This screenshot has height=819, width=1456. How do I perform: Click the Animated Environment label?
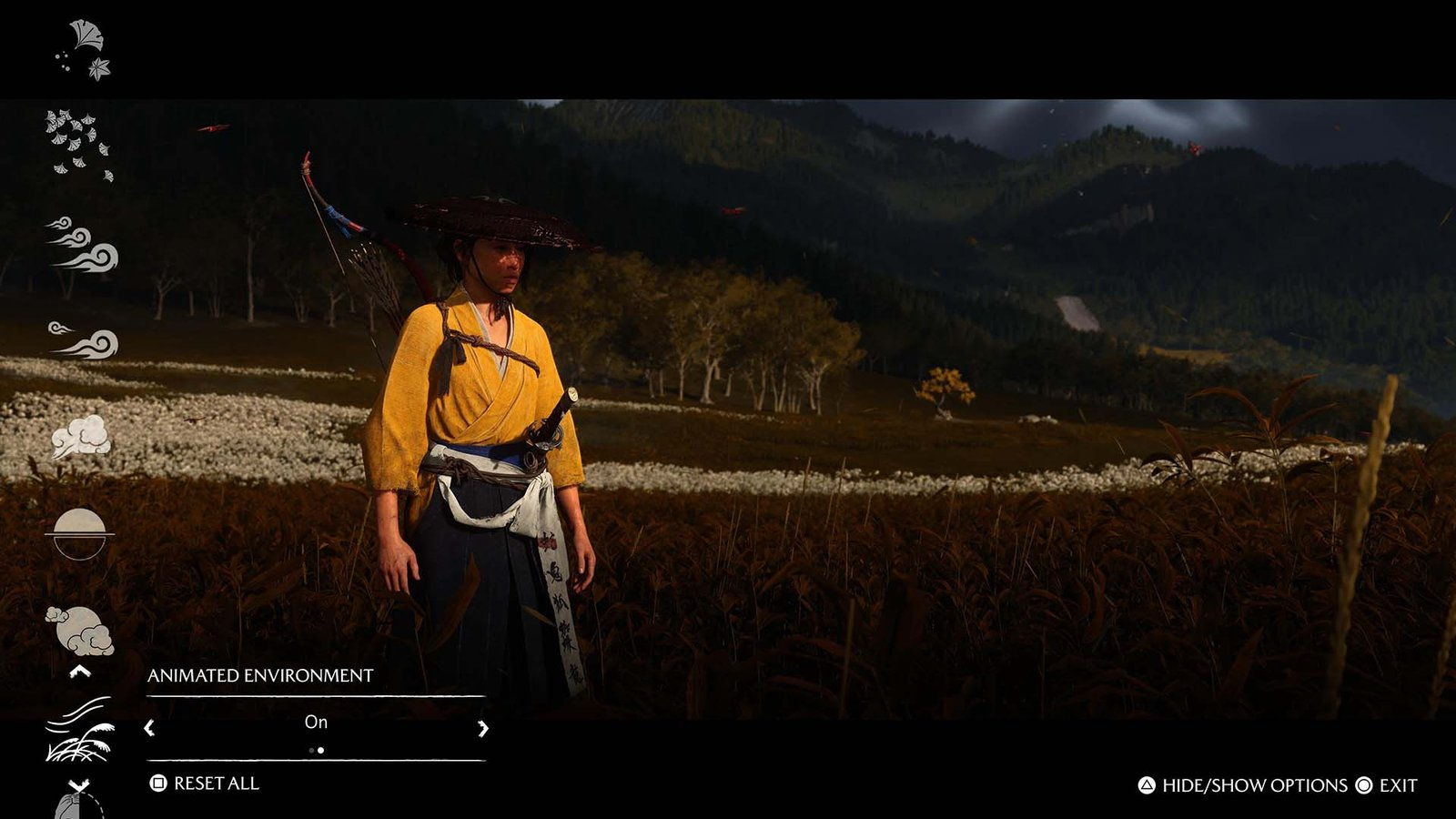point(261,676)
